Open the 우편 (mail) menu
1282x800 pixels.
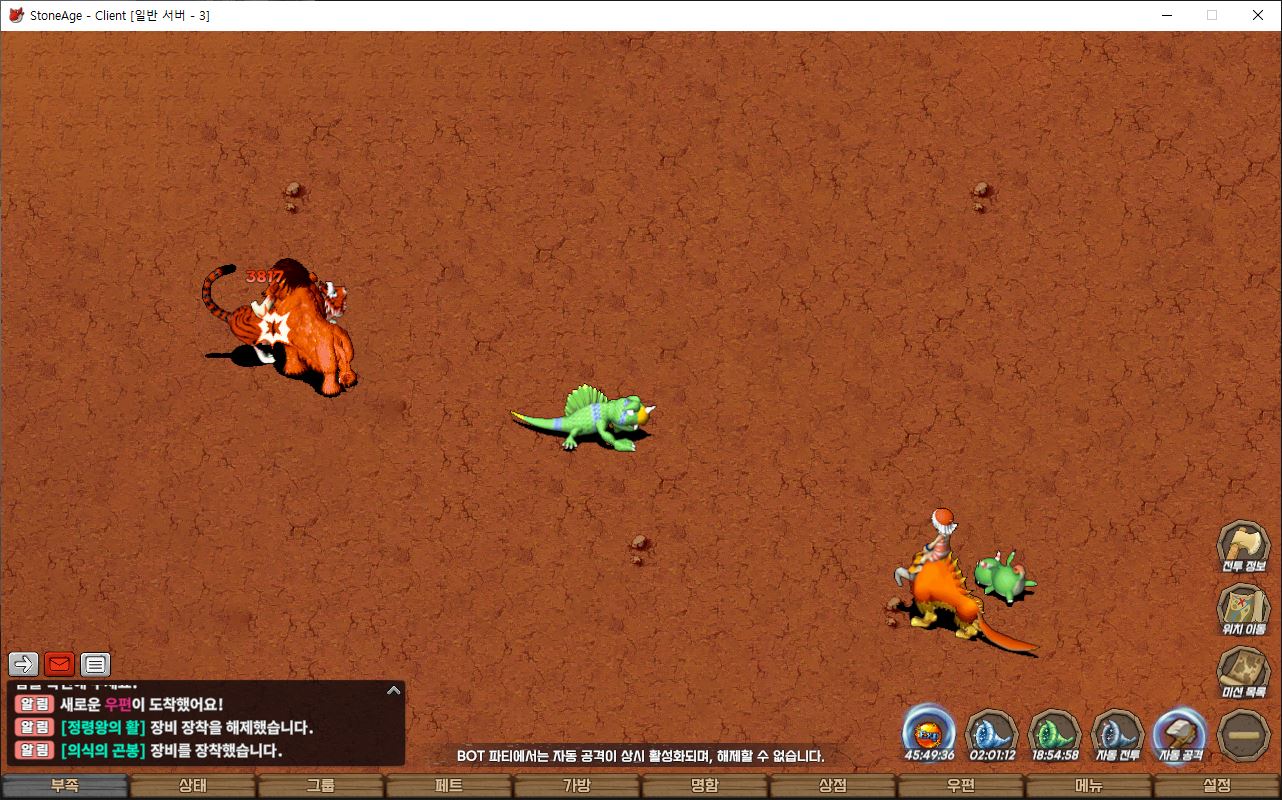click(961, 786)
